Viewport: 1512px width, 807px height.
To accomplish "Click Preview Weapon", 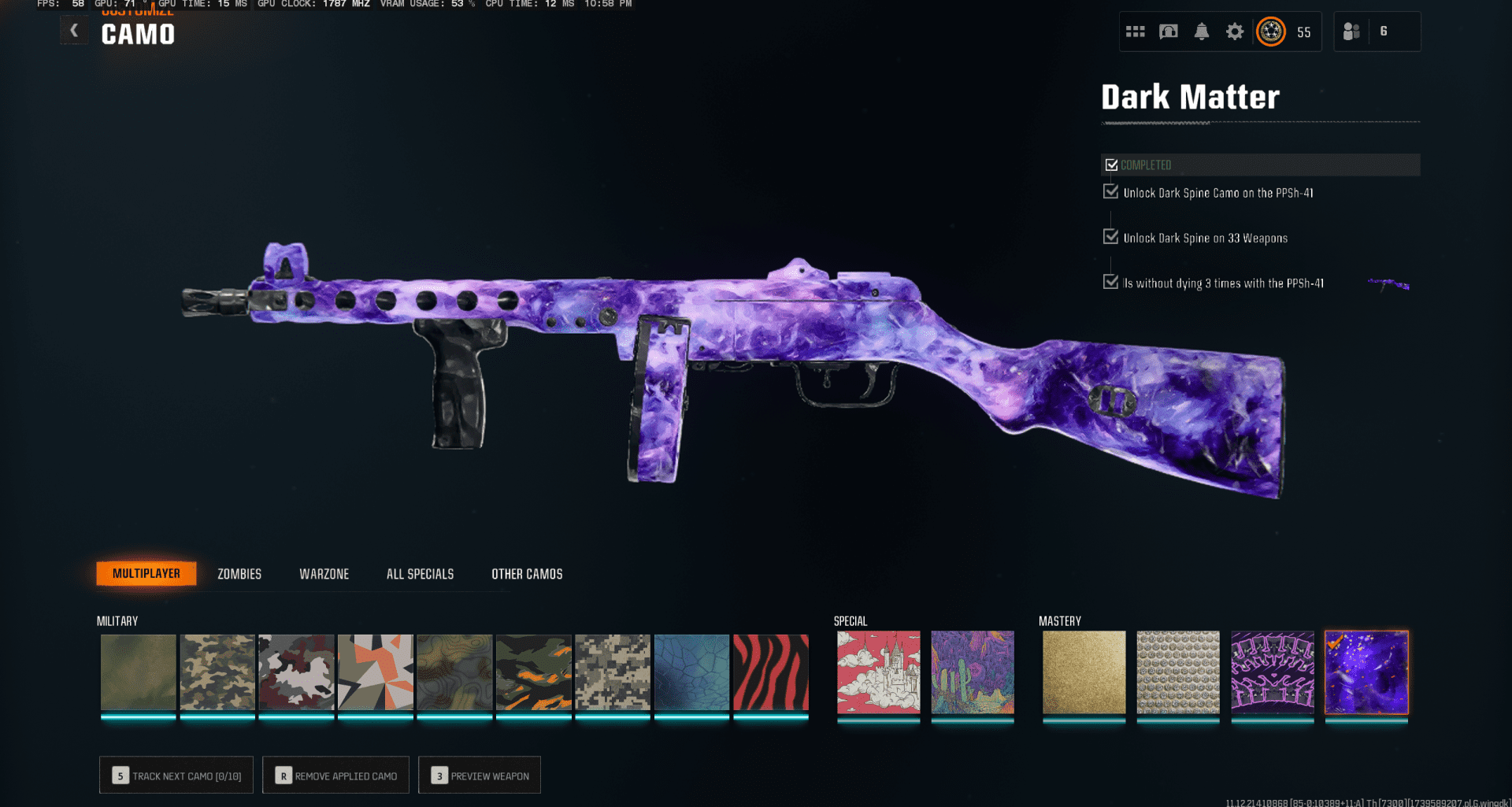I will 479,775.
